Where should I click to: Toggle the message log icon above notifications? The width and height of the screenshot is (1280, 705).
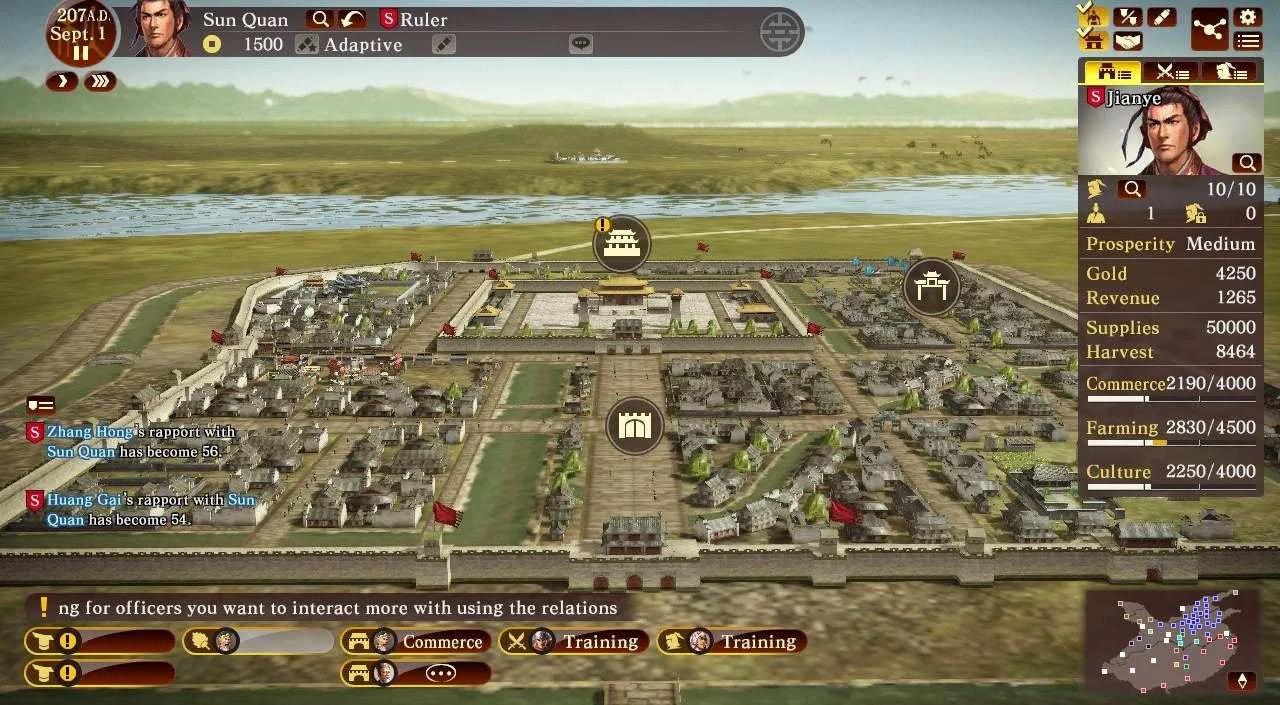click(40, 404)
